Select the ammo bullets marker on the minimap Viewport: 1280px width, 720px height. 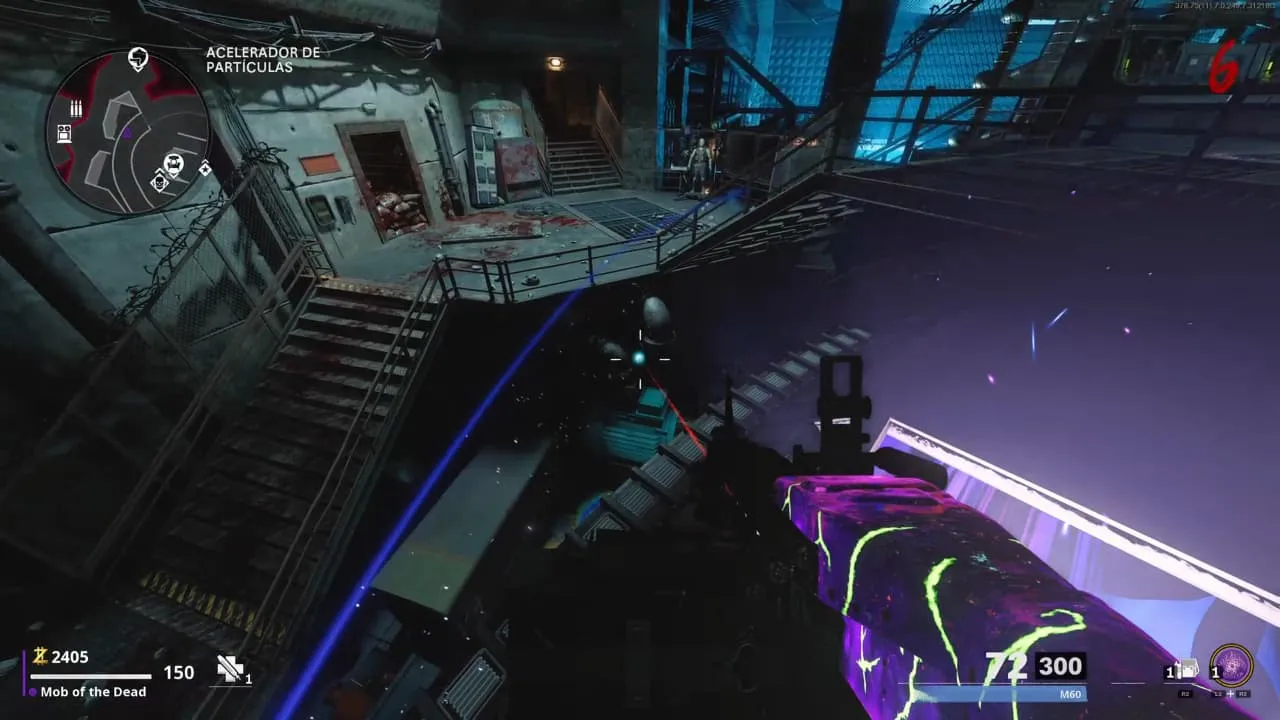pos(75,108)
